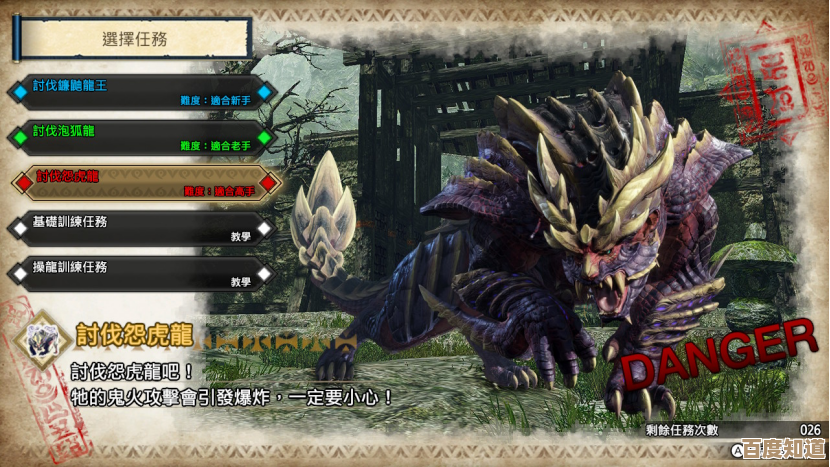Choose the 討伐泡狐龍 quest
830x467 pixels.
pyautogui.click(x=140, y=137)
